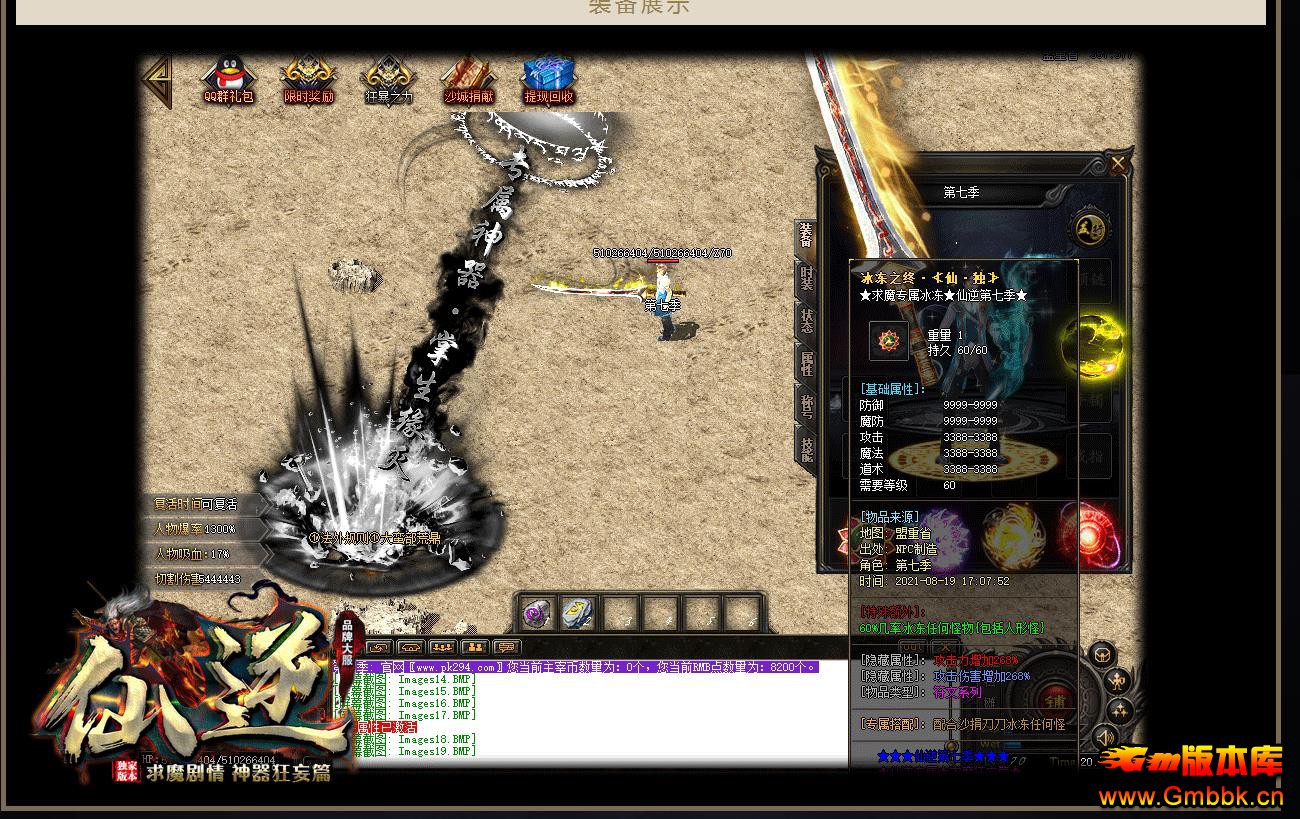Image resolution: width=1300 pixels, height=819 pixels.
Task: Open the 技能 skills tab
Action: click(x=806, y=448)
